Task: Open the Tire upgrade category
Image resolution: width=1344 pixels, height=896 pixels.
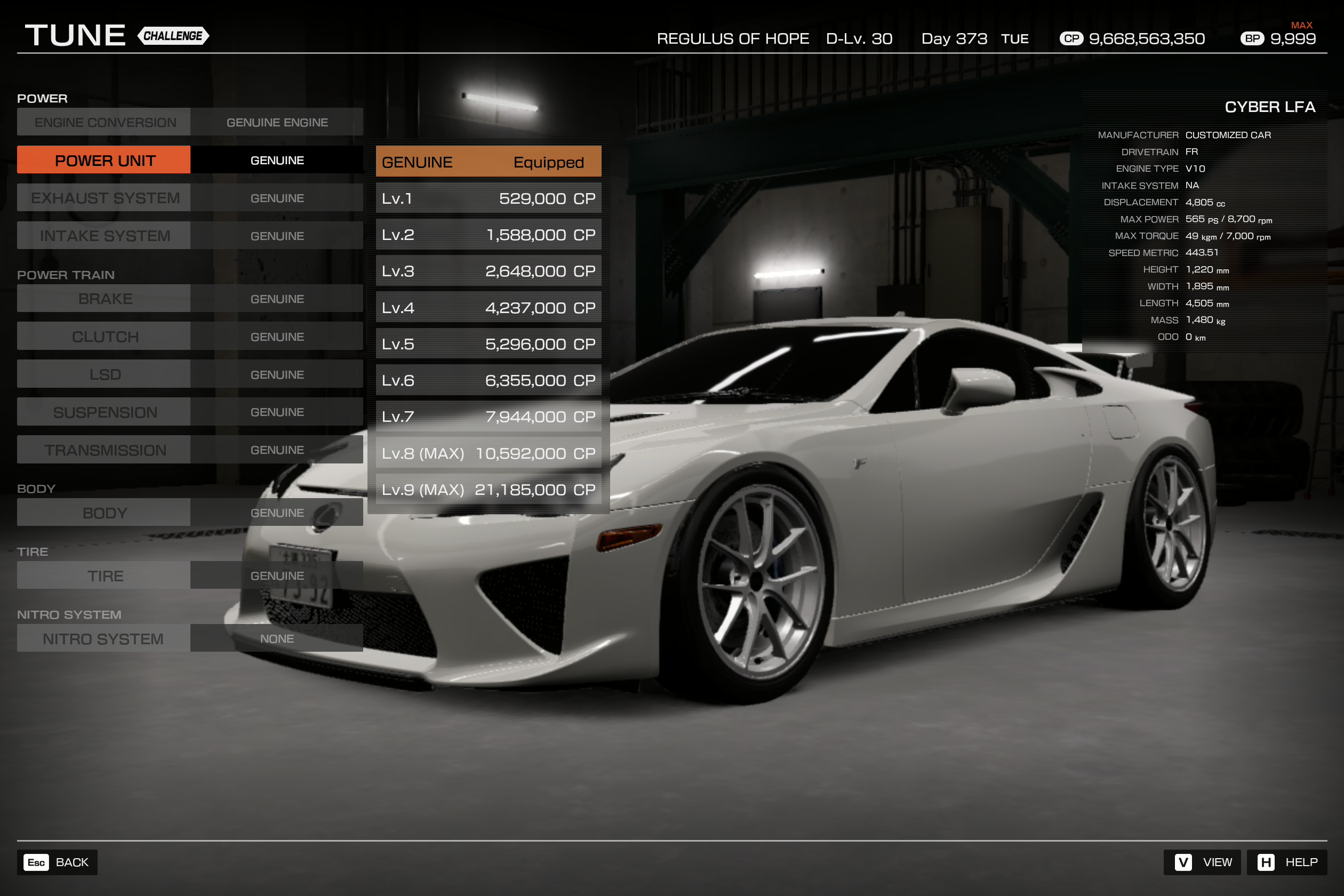Action: pyautogui.click(x=105, y=575)
